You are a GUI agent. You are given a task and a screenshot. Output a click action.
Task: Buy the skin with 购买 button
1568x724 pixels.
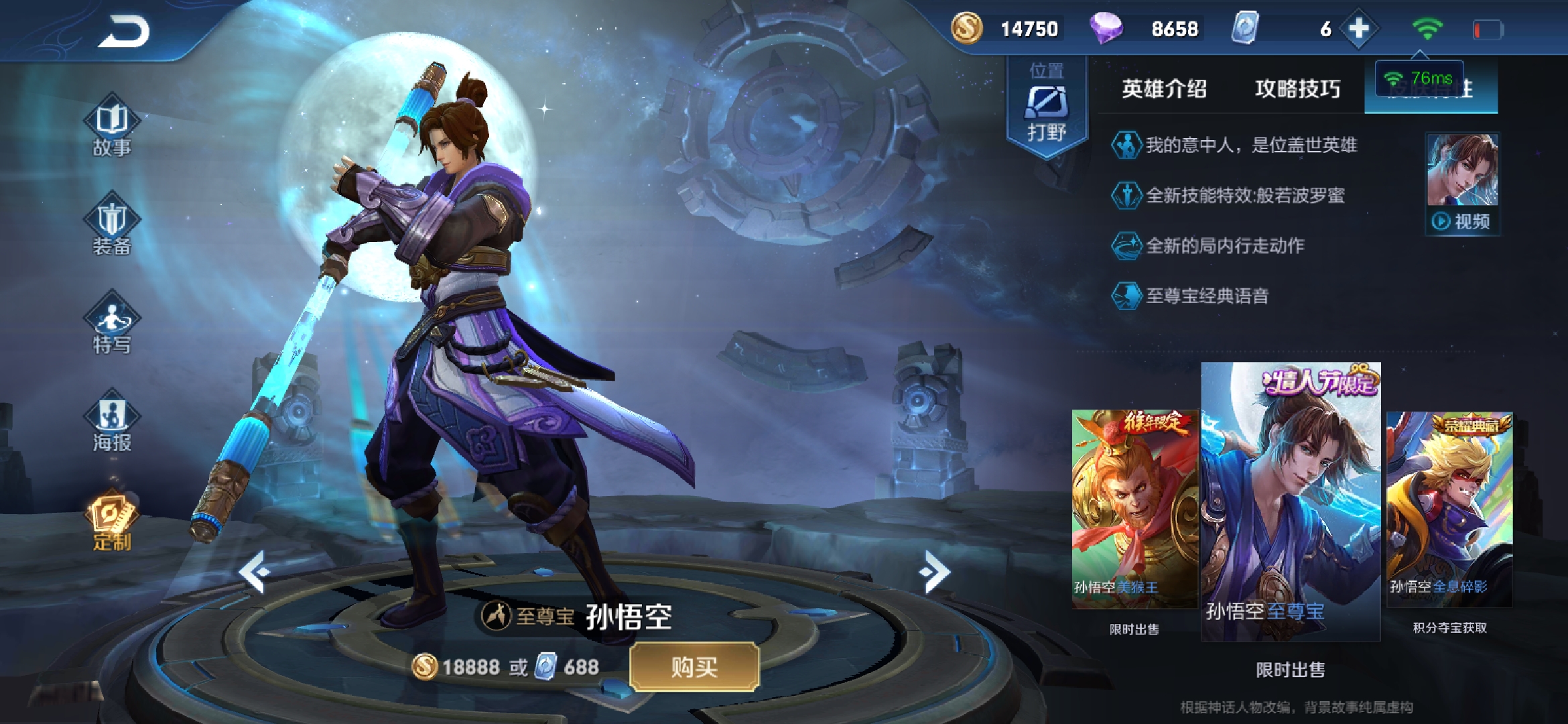click(694, 666)
